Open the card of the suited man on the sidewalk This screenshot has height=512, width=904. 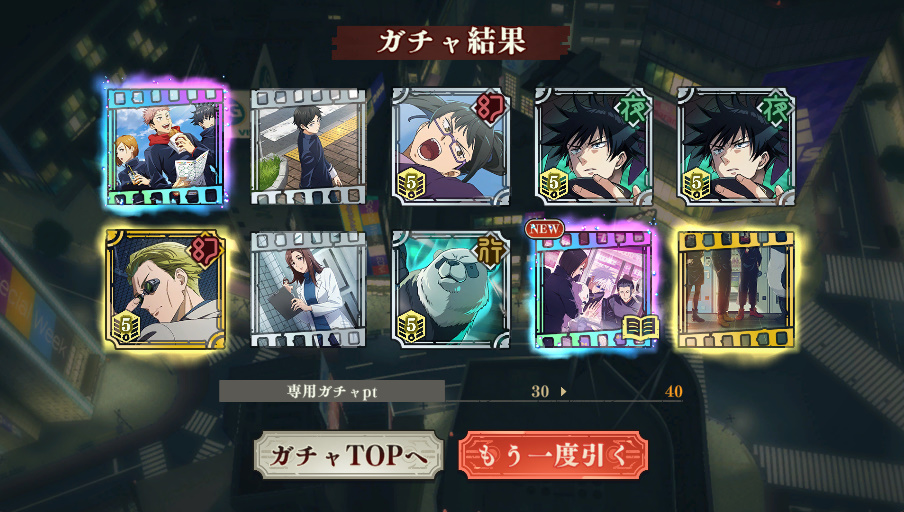coord(309,146)
